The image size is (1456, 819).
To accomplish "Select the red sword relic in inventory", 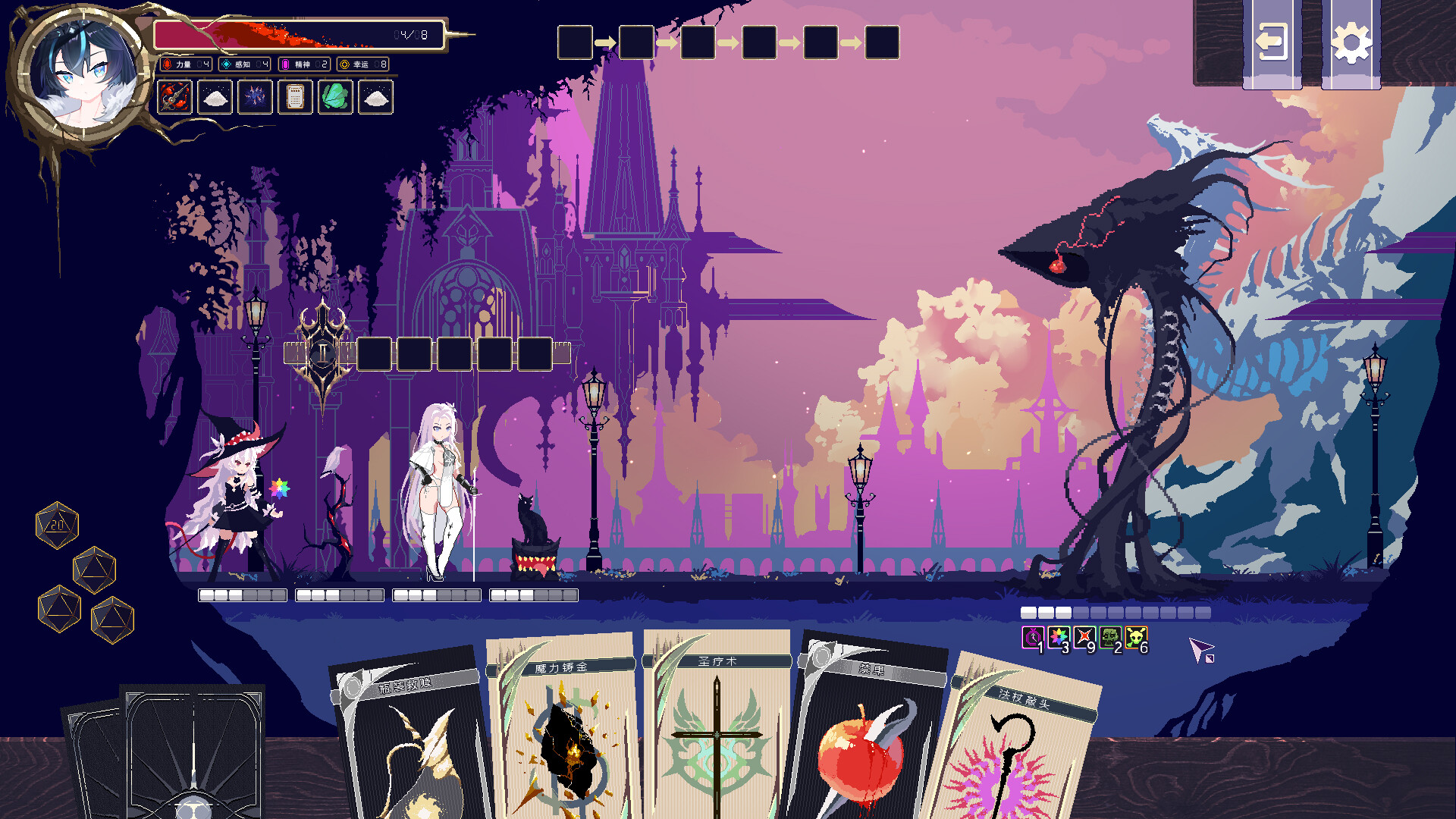I will (173, 99).
